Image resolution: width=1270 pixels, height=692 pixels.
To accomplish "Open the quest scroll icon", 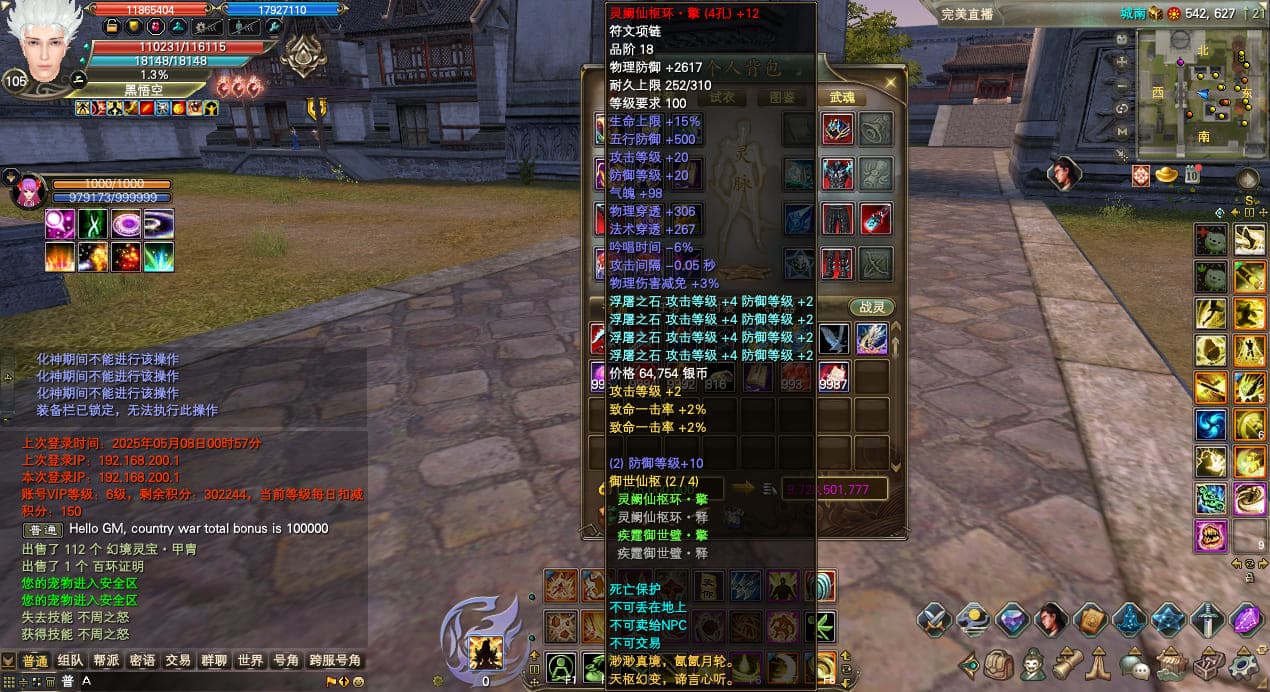I will pos(1067,663).
